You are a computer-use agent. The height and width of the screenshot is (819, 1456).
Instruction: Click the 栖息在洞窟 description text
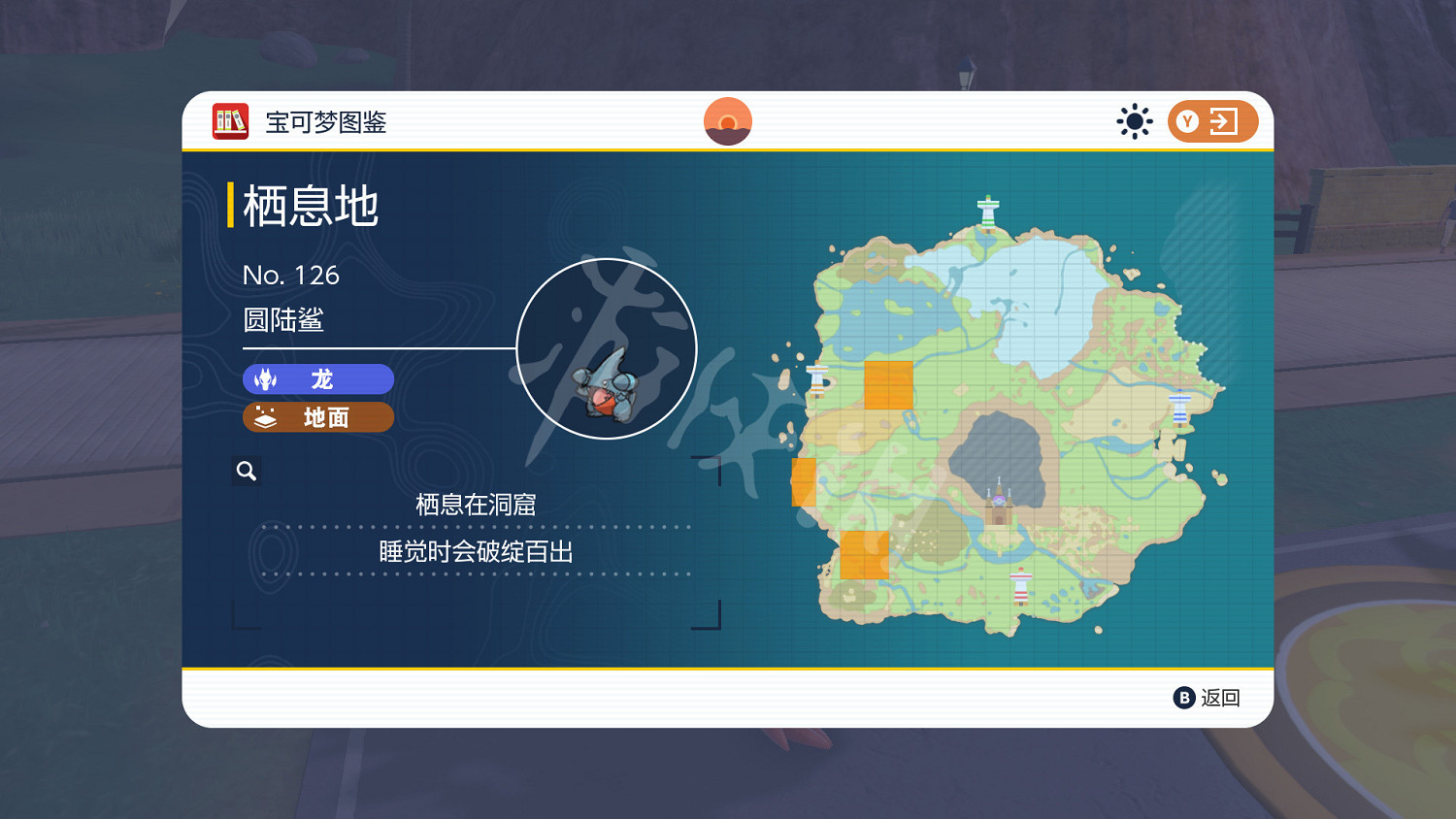478,504
